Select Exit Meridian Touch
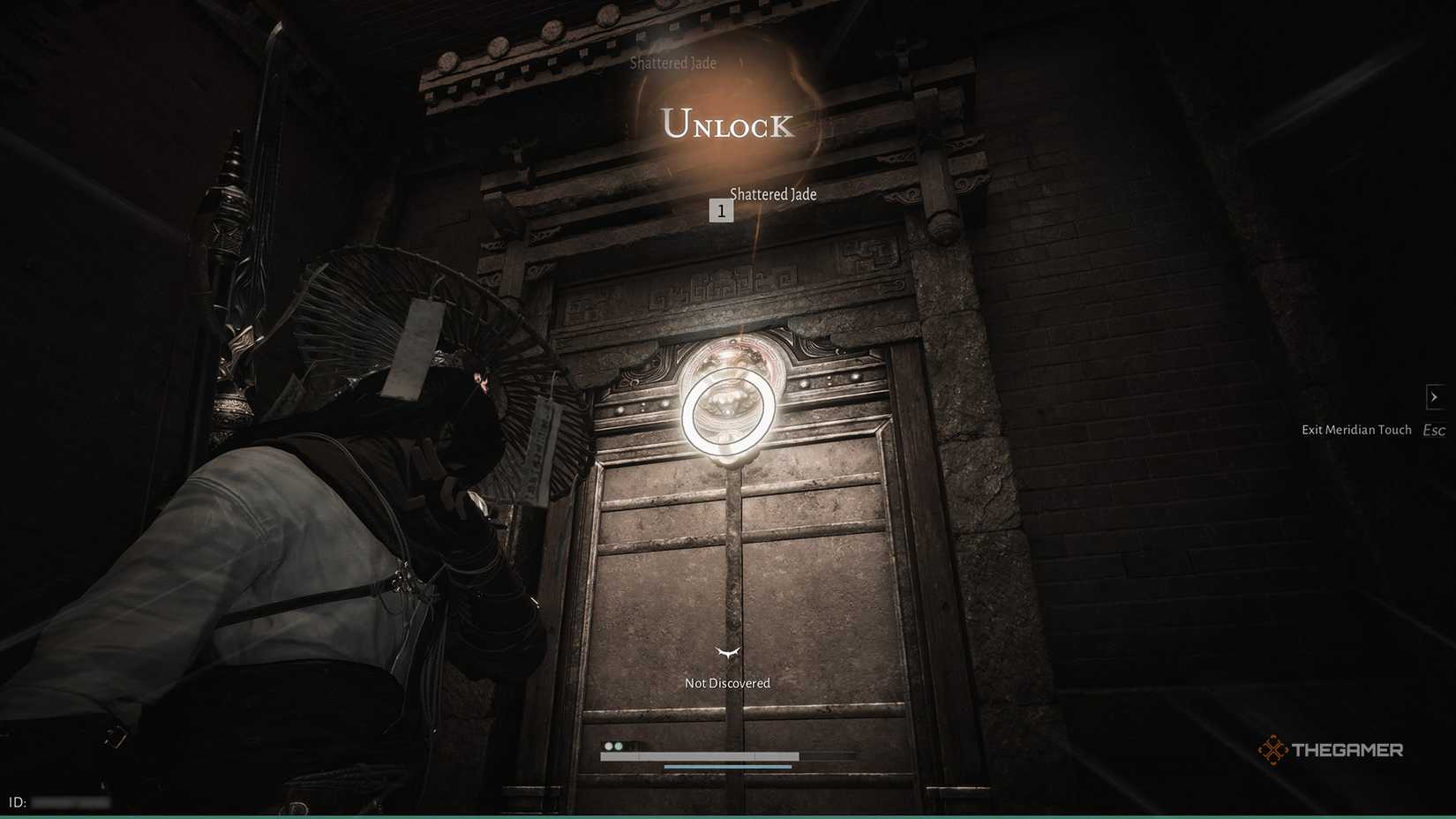Screen dimensions: 1456x819 tap(1356, 430)
